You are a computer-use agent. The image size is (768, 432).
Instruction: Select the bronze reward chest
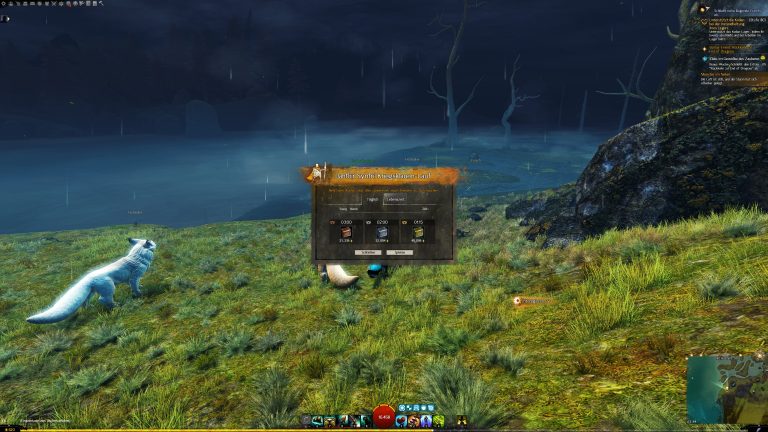[346, 231]
